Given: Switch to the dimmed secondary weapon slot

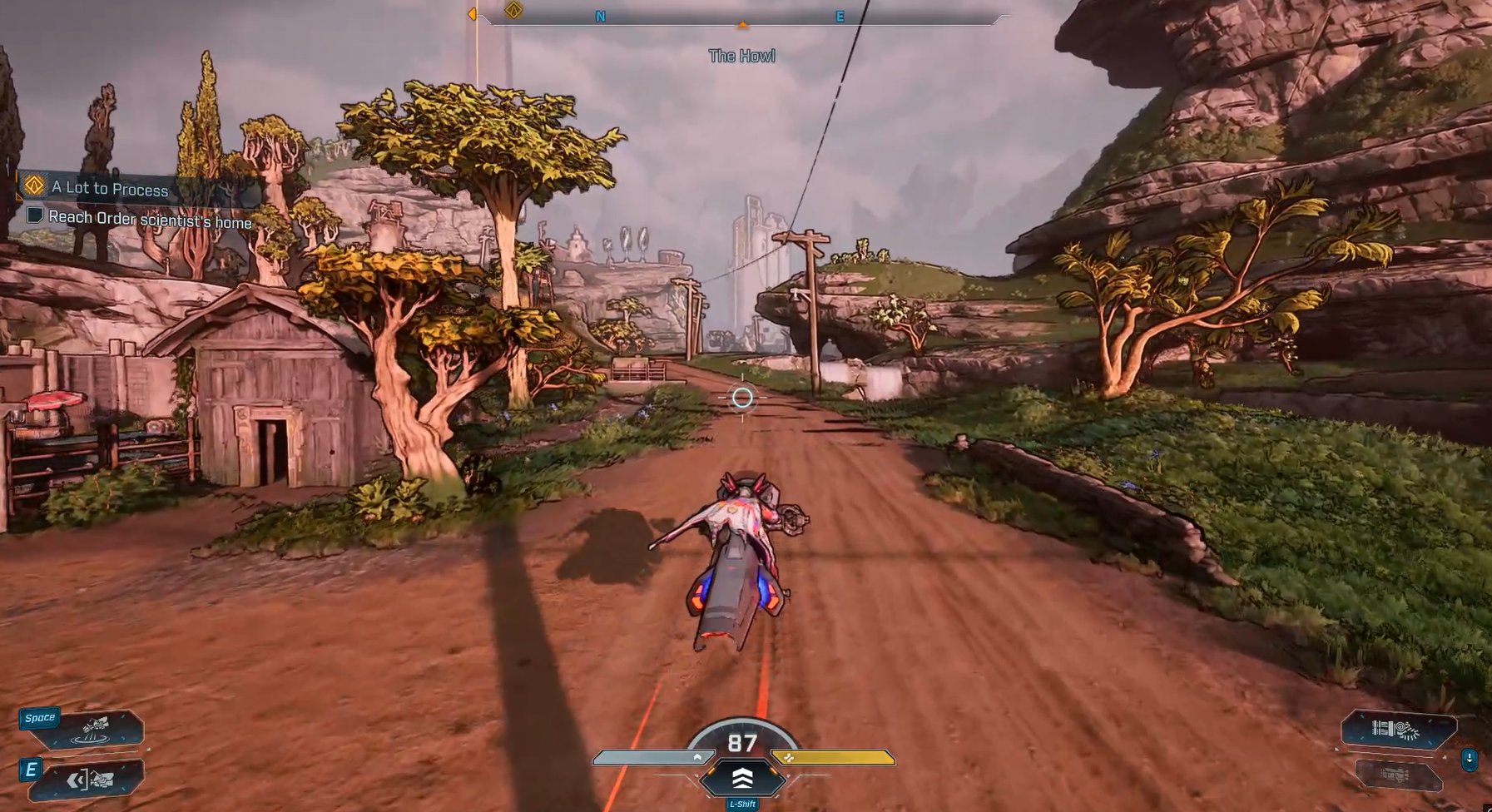Looking at the screenshot, I should click(x=1397, y=775).
